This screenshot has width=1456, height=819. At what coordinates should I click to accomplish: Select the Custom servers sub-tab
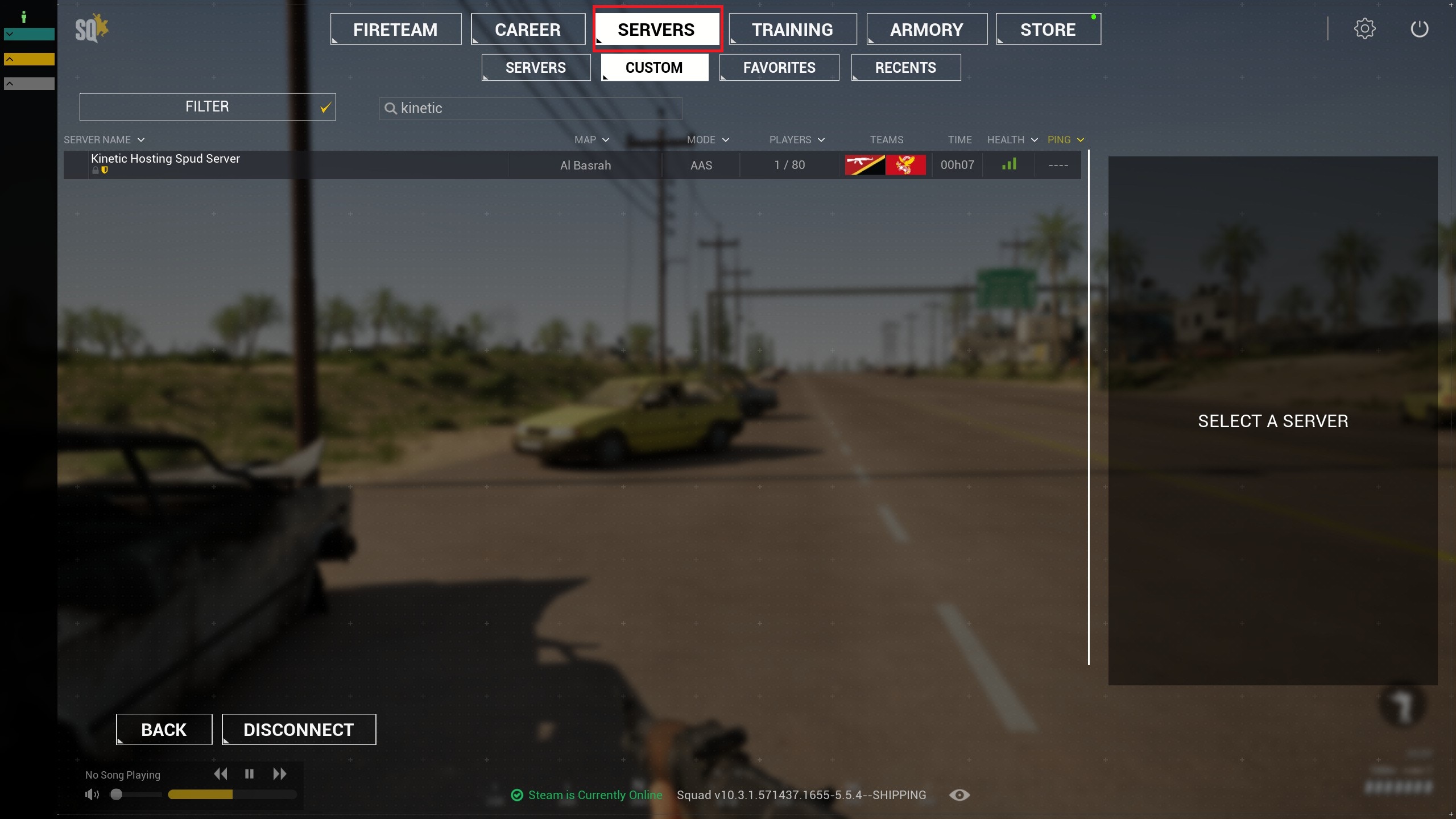click(654, 68)
